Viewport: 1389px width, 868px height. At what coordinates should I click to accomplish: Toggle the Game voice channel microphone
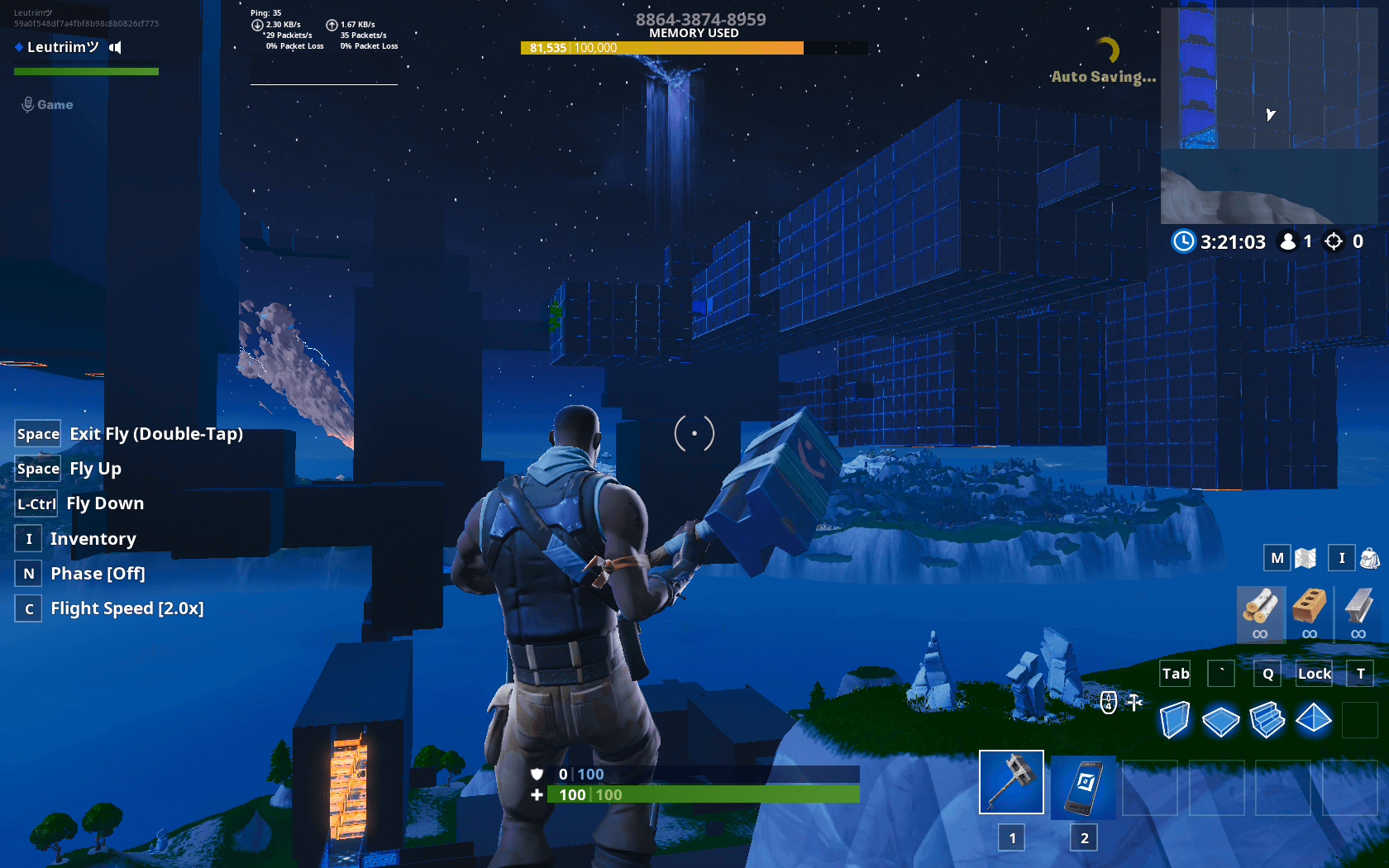30,104
